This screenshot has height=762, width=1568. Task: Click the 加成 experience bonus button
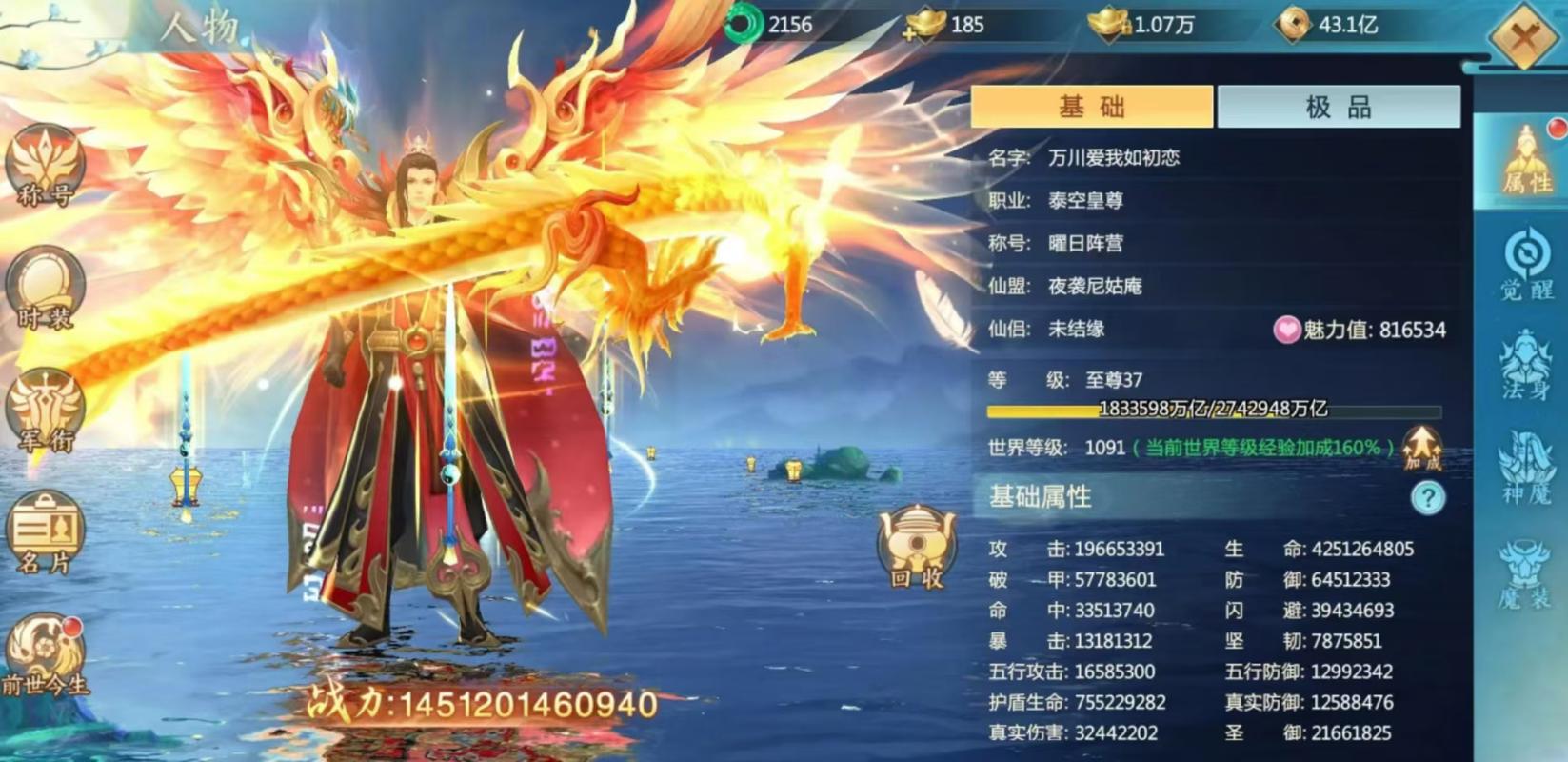point(1420,448)
